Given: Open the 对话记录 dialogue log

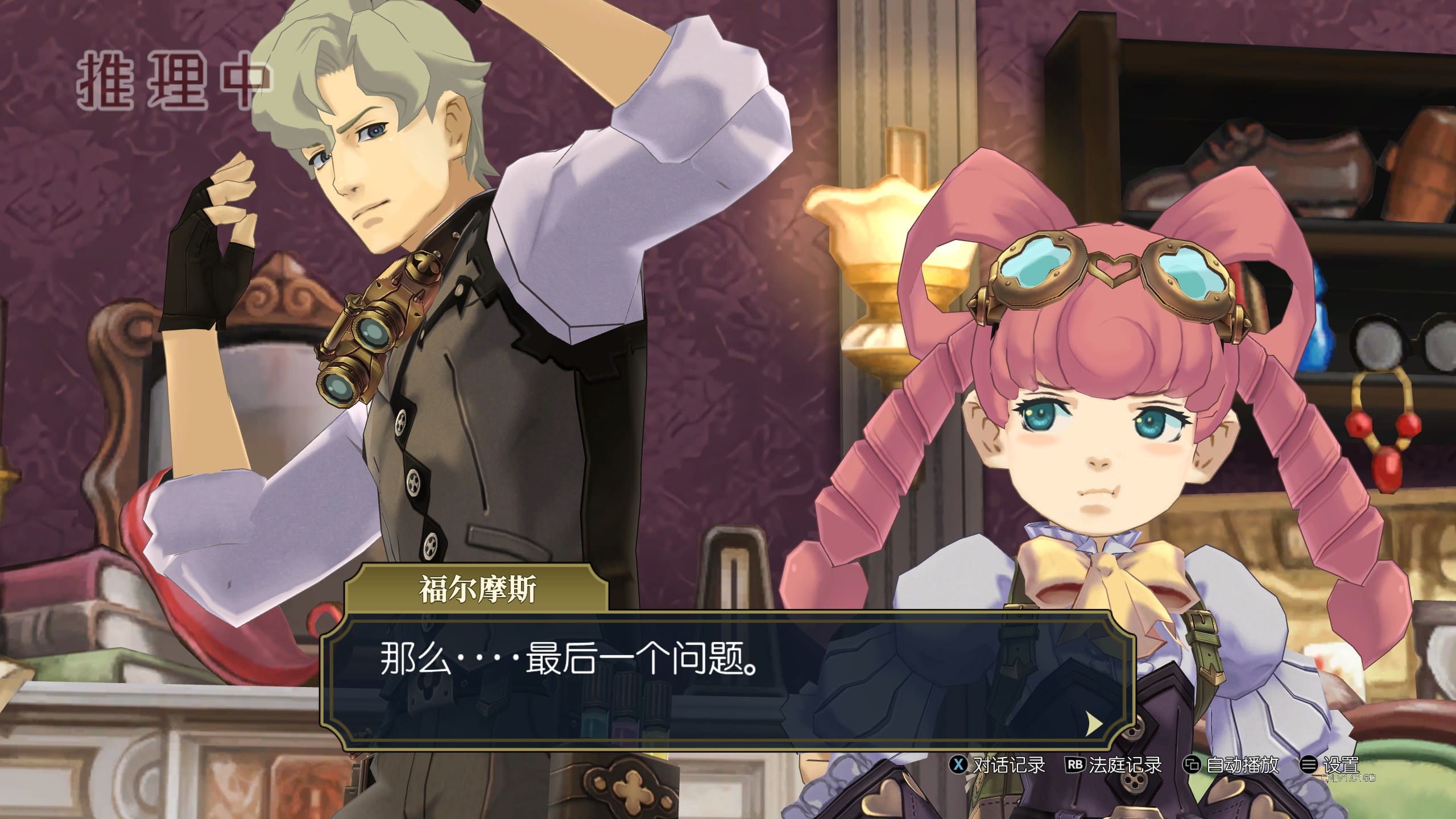Looking at the screenshot, I should 999,765.
